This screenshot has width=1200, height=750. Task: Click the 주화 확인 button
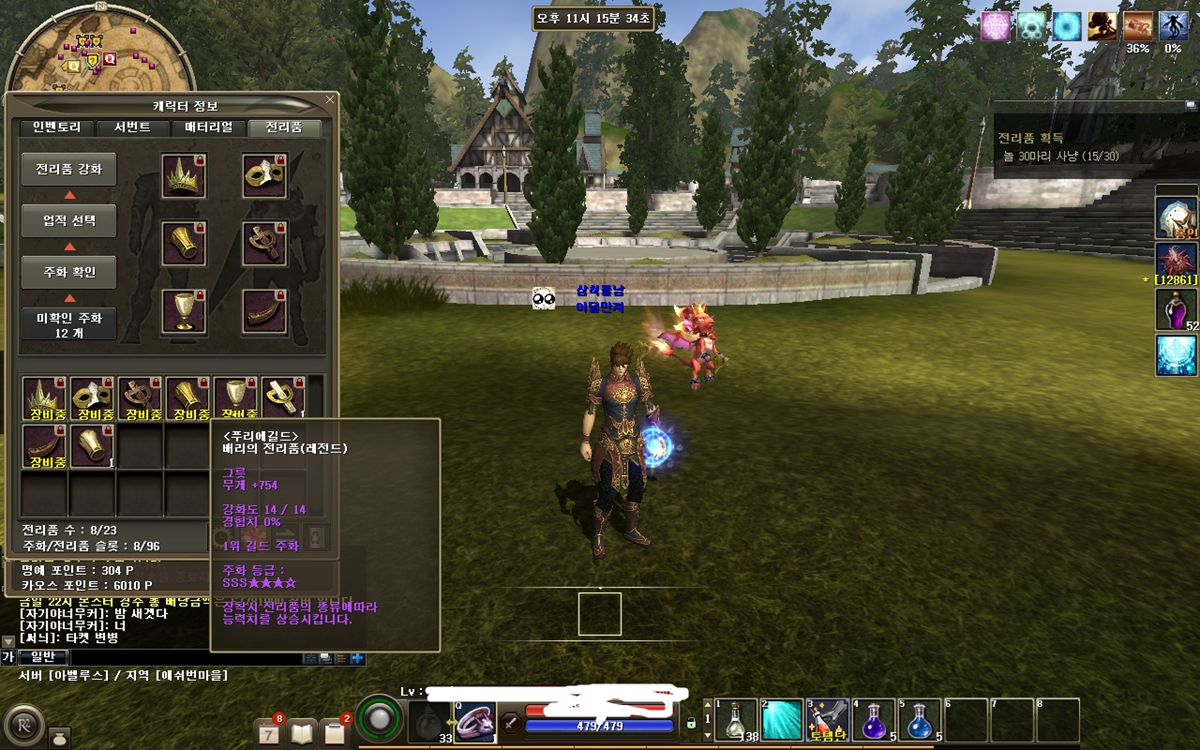tap(69, 272)
